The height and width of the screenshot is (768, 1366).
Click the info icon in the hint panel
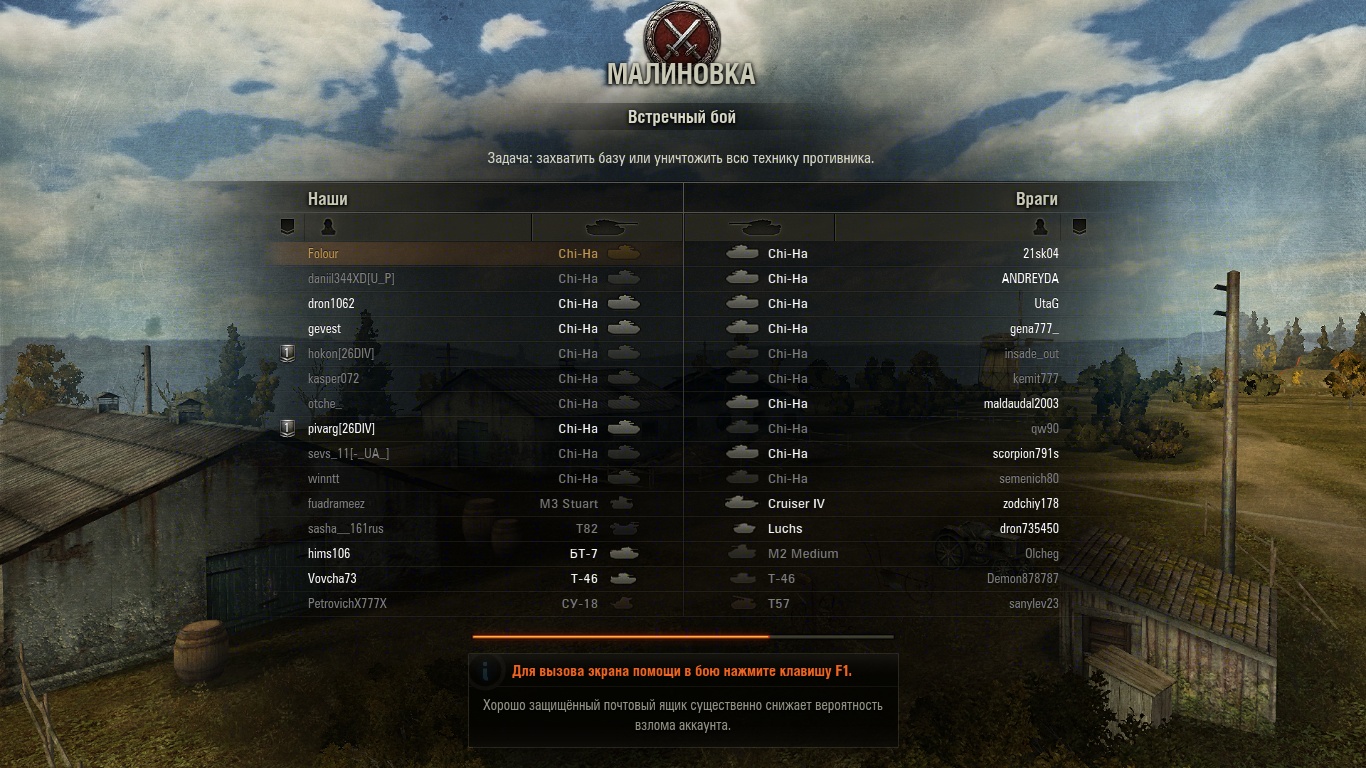487,671
